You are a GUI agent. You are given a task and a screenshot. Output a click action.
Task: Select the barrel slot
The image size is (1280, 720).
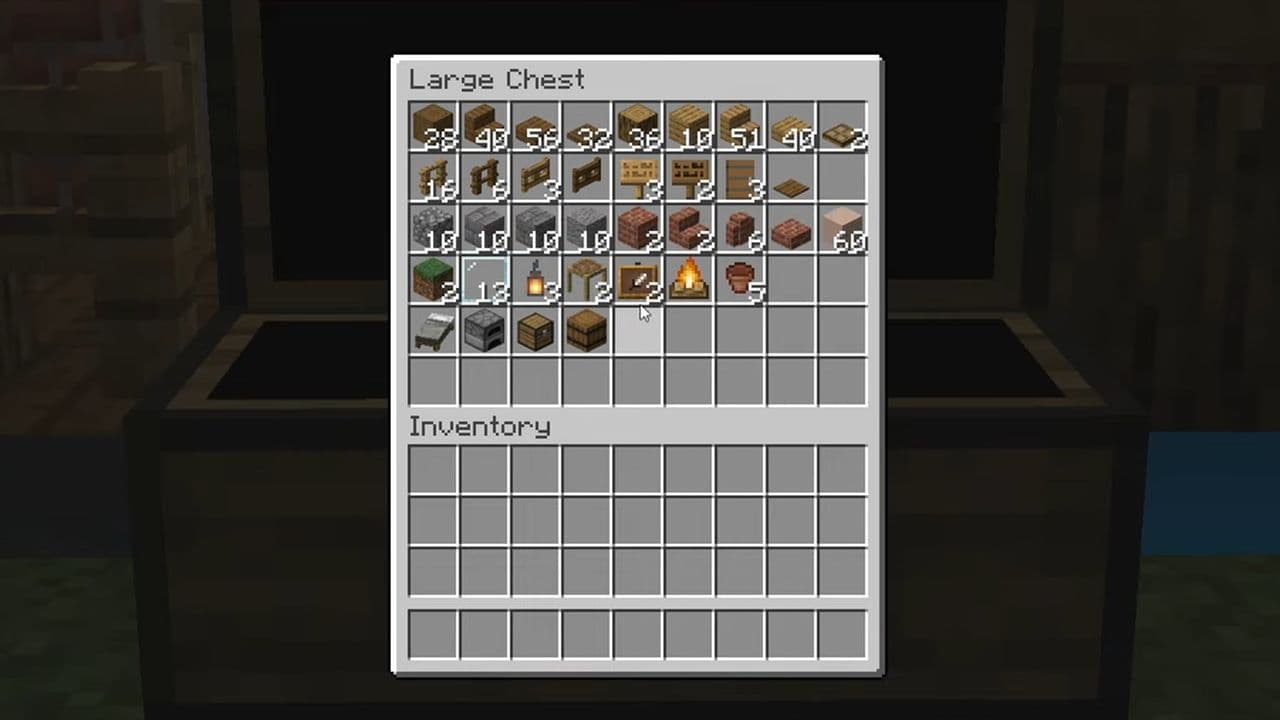pos(586,332)
